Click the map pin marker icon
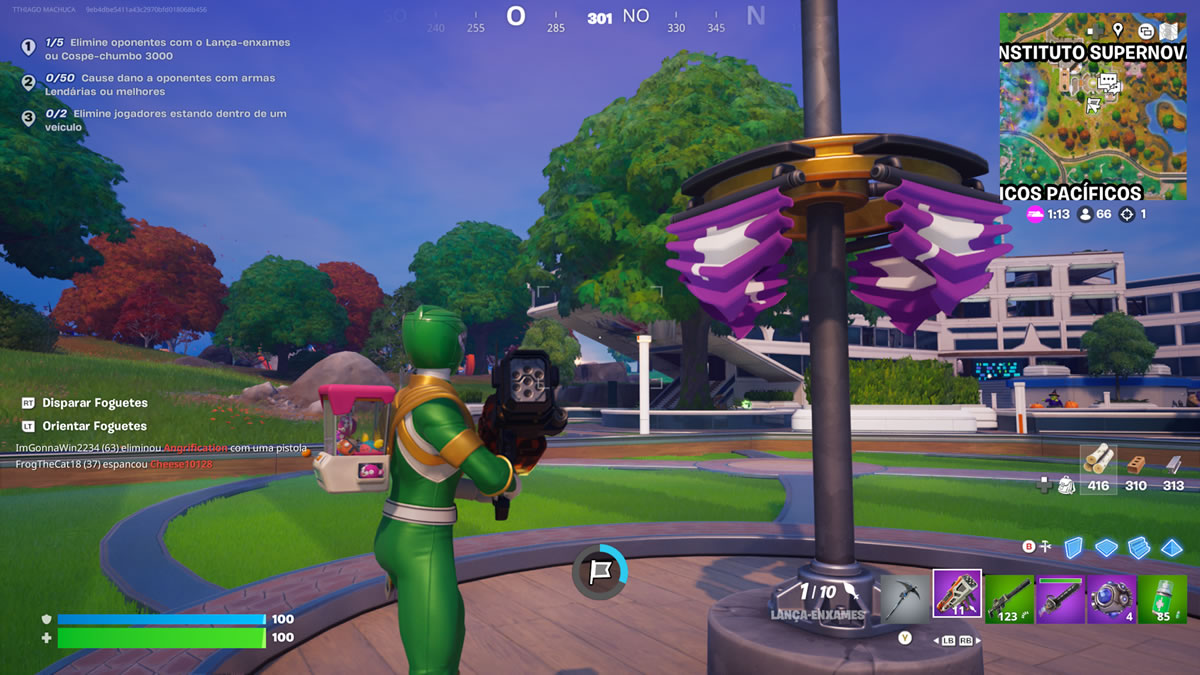 [x=1117, y=30]
